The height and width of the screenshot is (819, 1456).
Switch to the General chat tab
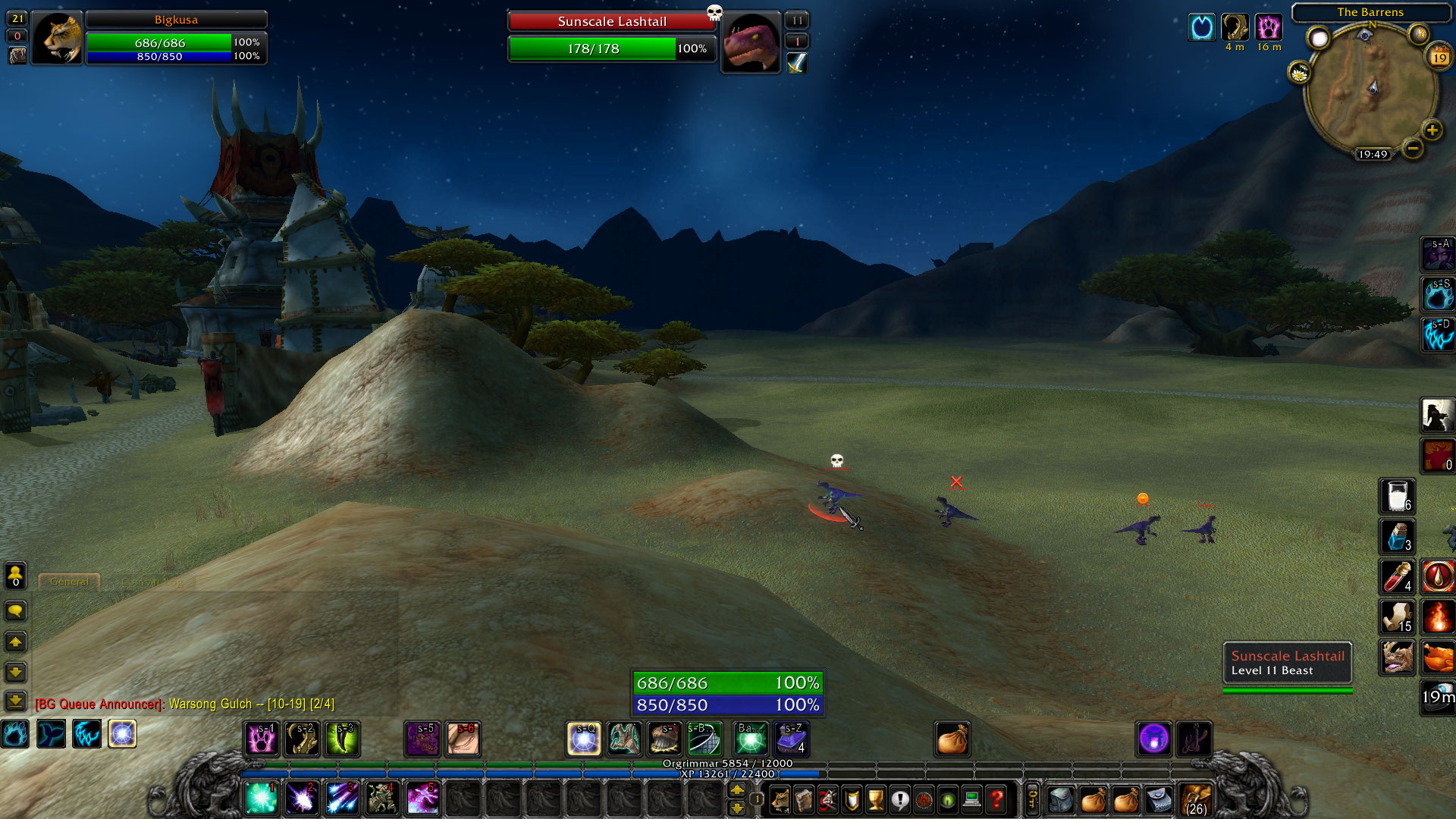pos(69,582)
